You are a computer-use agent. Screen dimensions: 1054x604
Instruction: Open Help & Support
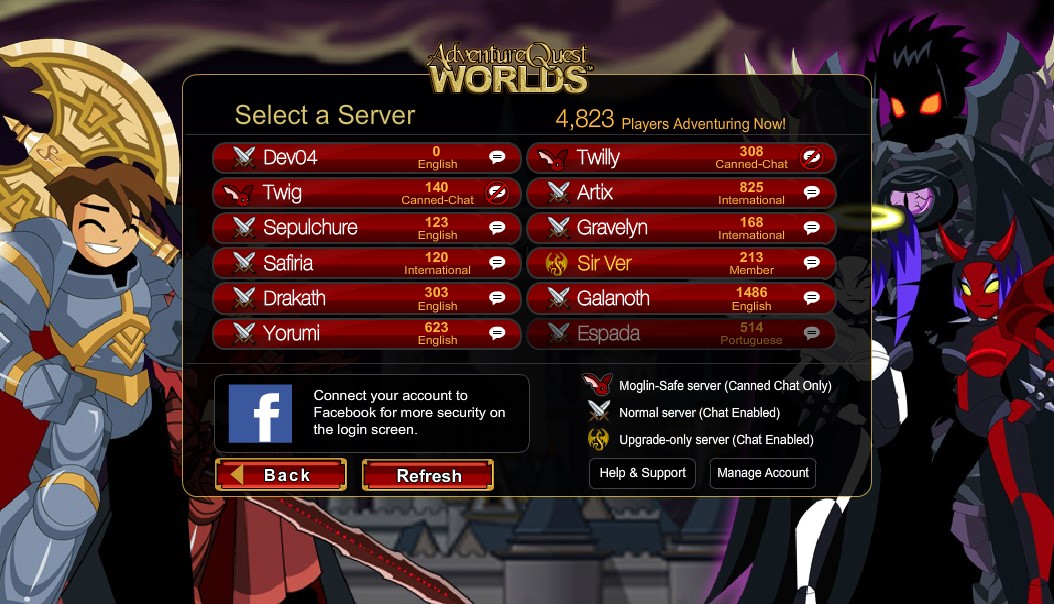(642, 473)
